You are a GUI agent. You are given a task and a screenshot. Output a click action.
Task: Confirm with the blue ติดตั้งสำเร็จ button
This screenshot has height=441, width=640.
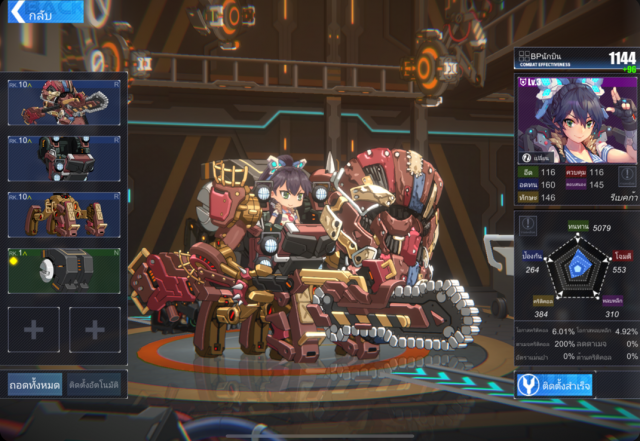point(576,385)
